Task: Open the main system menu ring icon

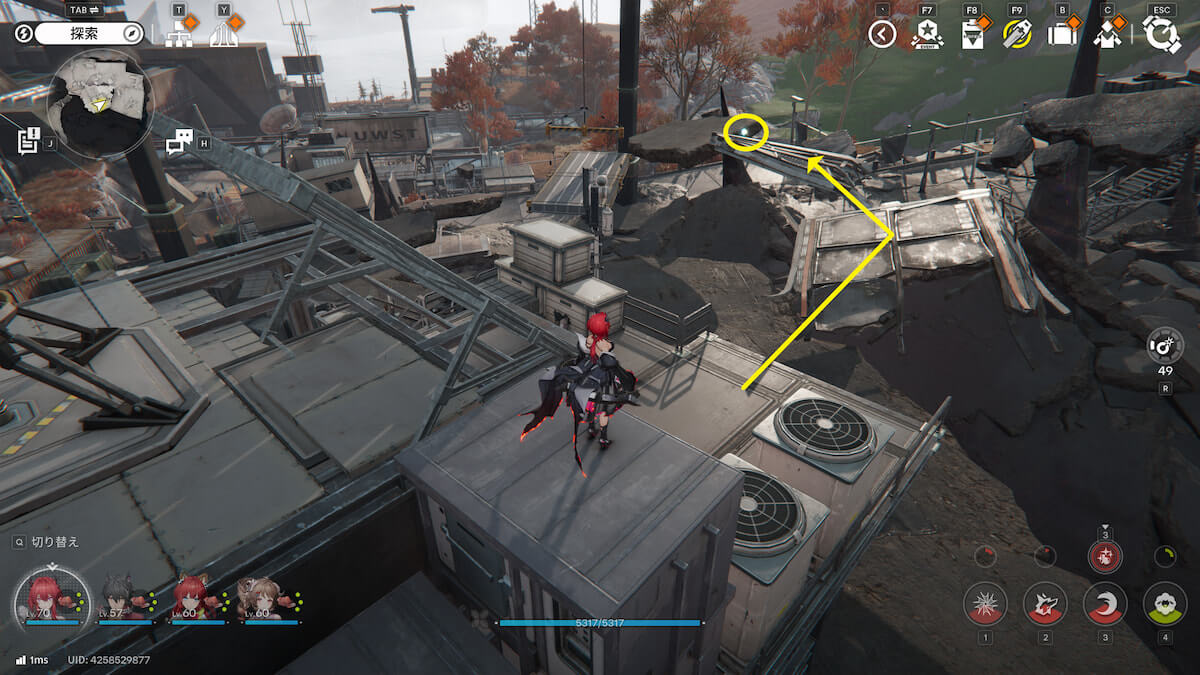Action: [x=1161, y=34]
